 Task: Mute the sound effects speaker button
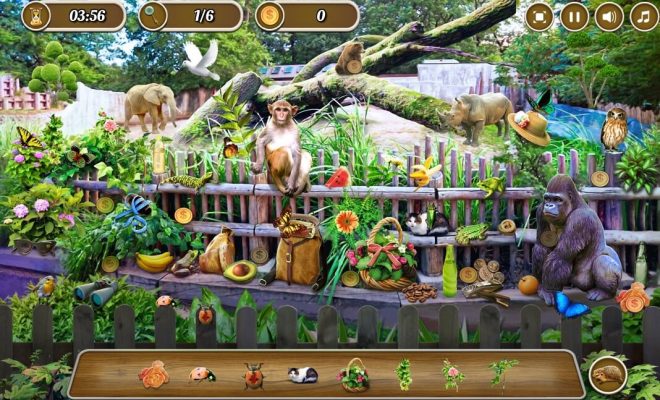click(609, 16)
